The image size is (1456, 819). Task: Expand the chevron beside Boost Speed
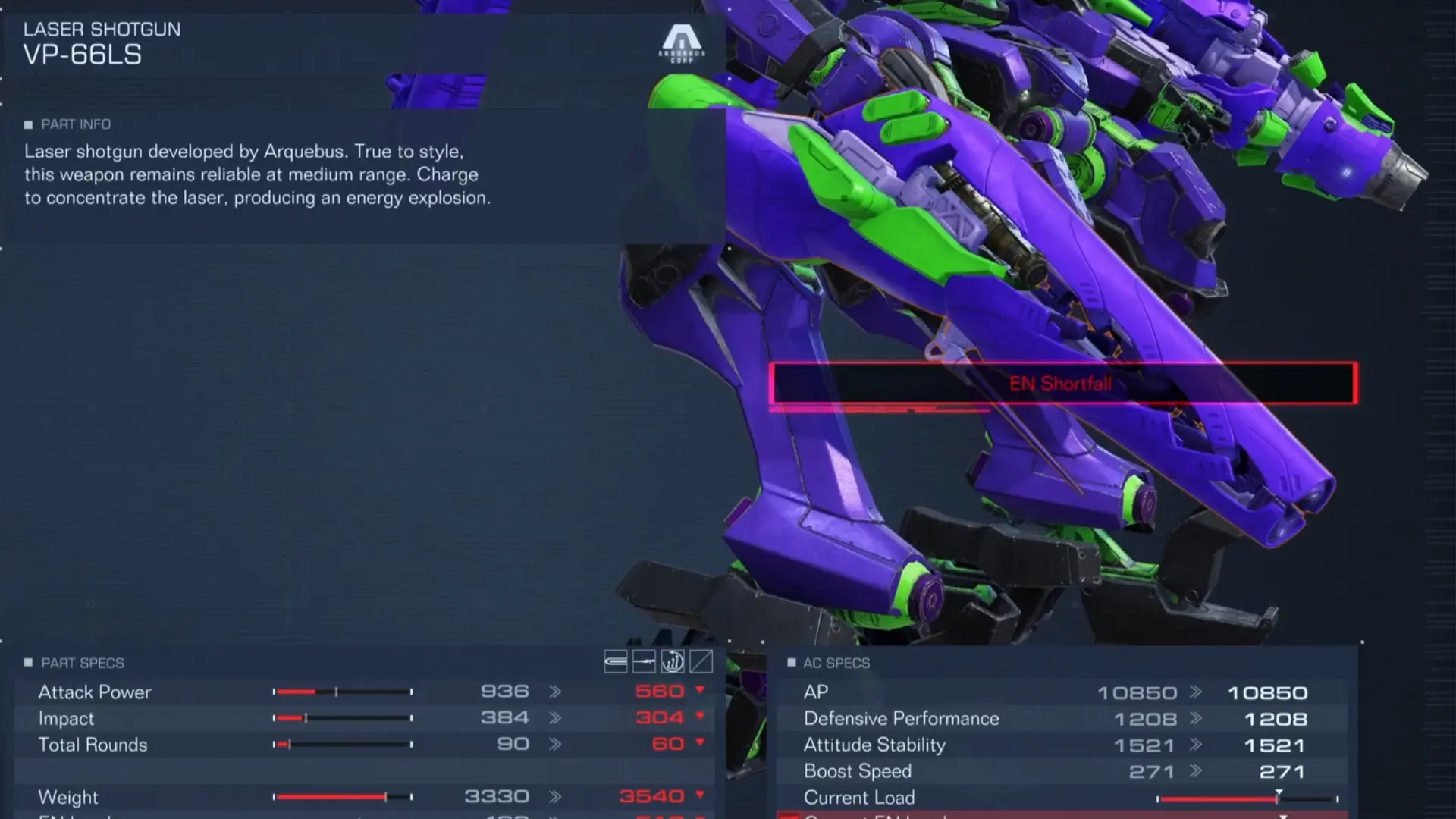pos(1197,771)
